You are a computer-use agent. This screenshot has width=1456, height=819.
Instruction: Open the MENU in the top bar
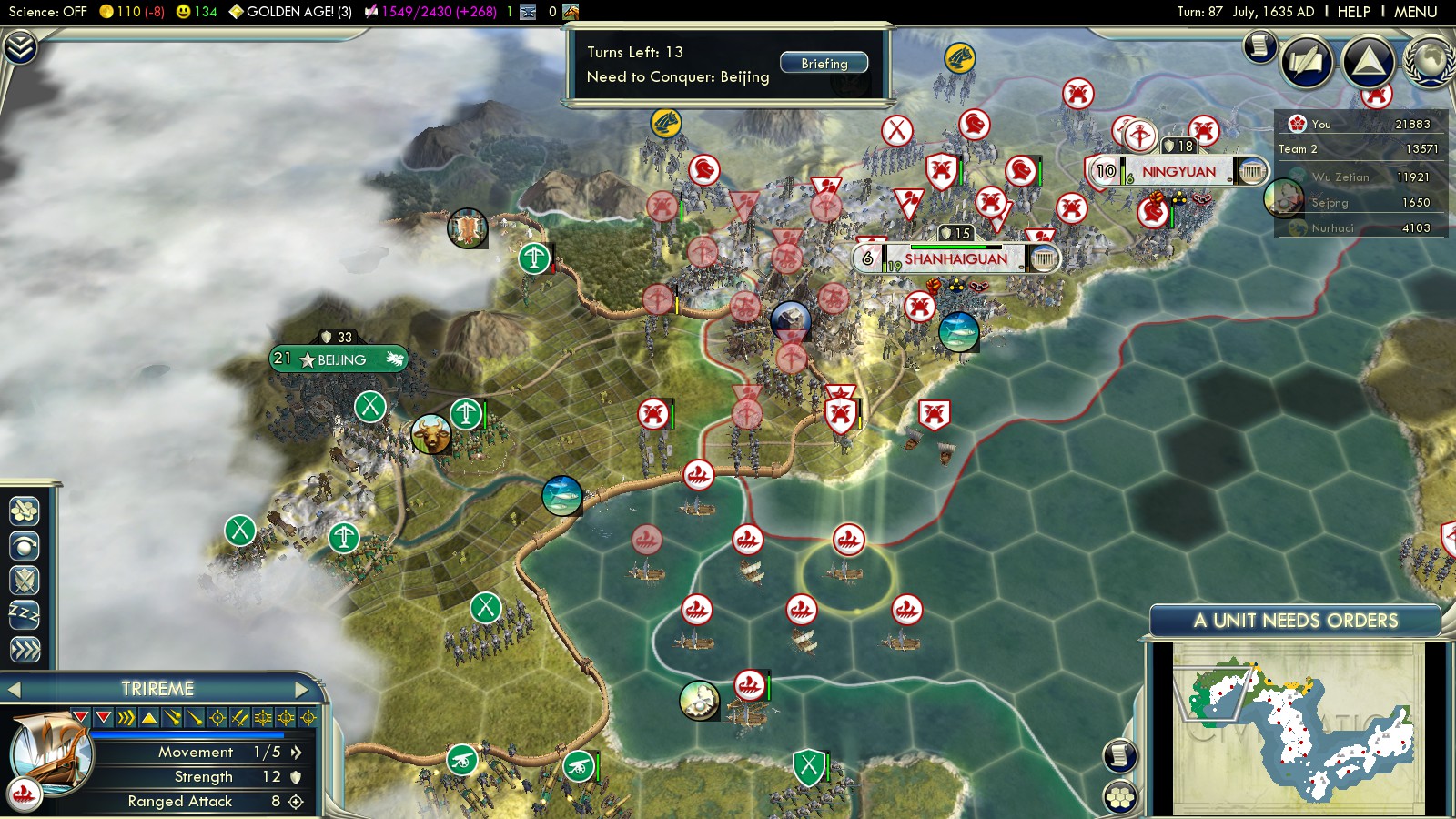tap(1415, 12)
